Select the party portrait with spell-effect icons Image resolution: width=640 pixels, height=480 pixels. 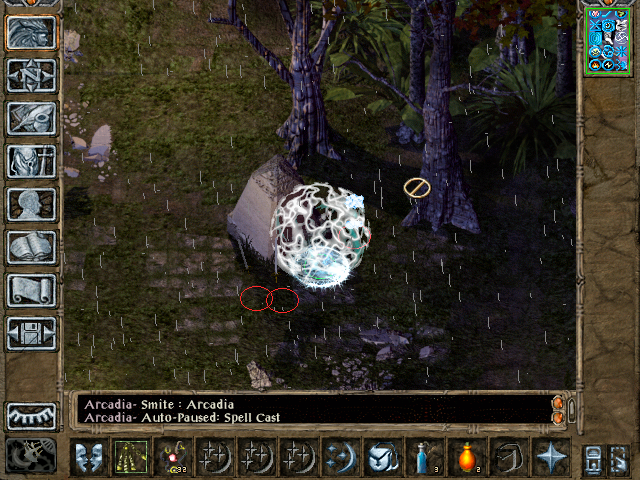(608, 41)
